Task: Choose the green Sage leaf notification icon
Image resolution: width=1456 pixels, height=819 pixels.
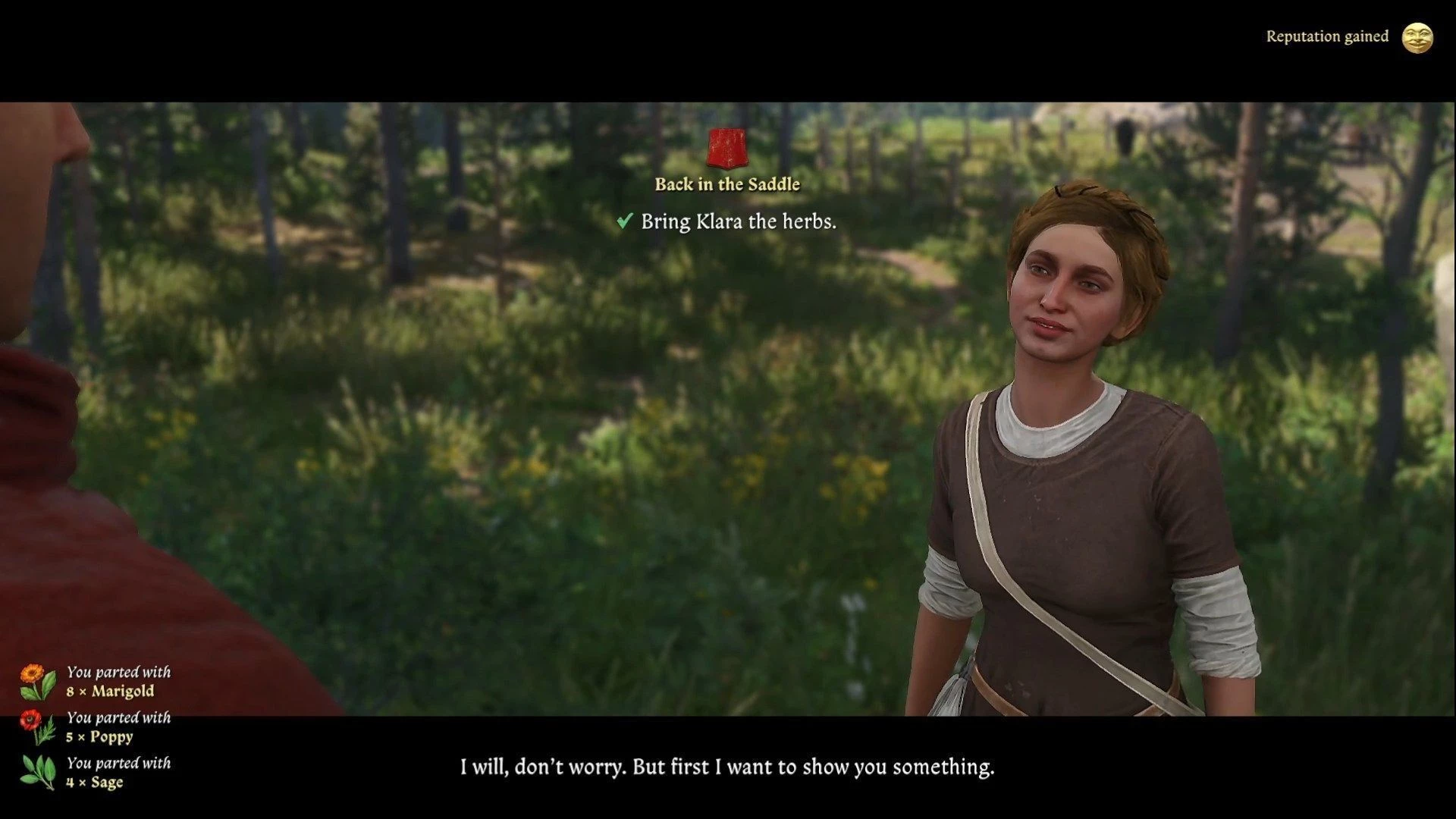Action: [39, 772]
